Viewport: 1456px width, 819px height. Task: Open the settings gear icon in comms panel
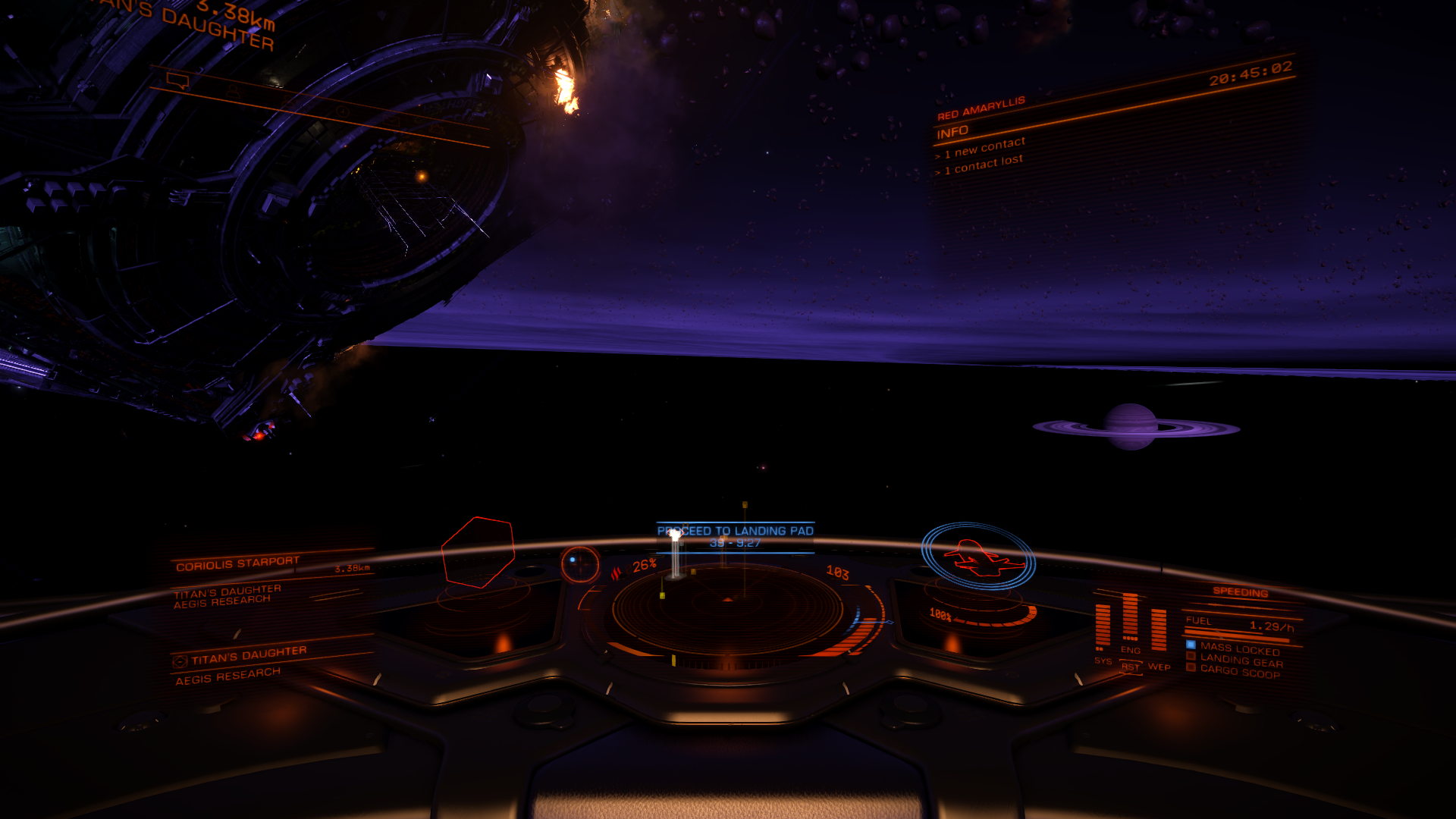tap(436, 130)
